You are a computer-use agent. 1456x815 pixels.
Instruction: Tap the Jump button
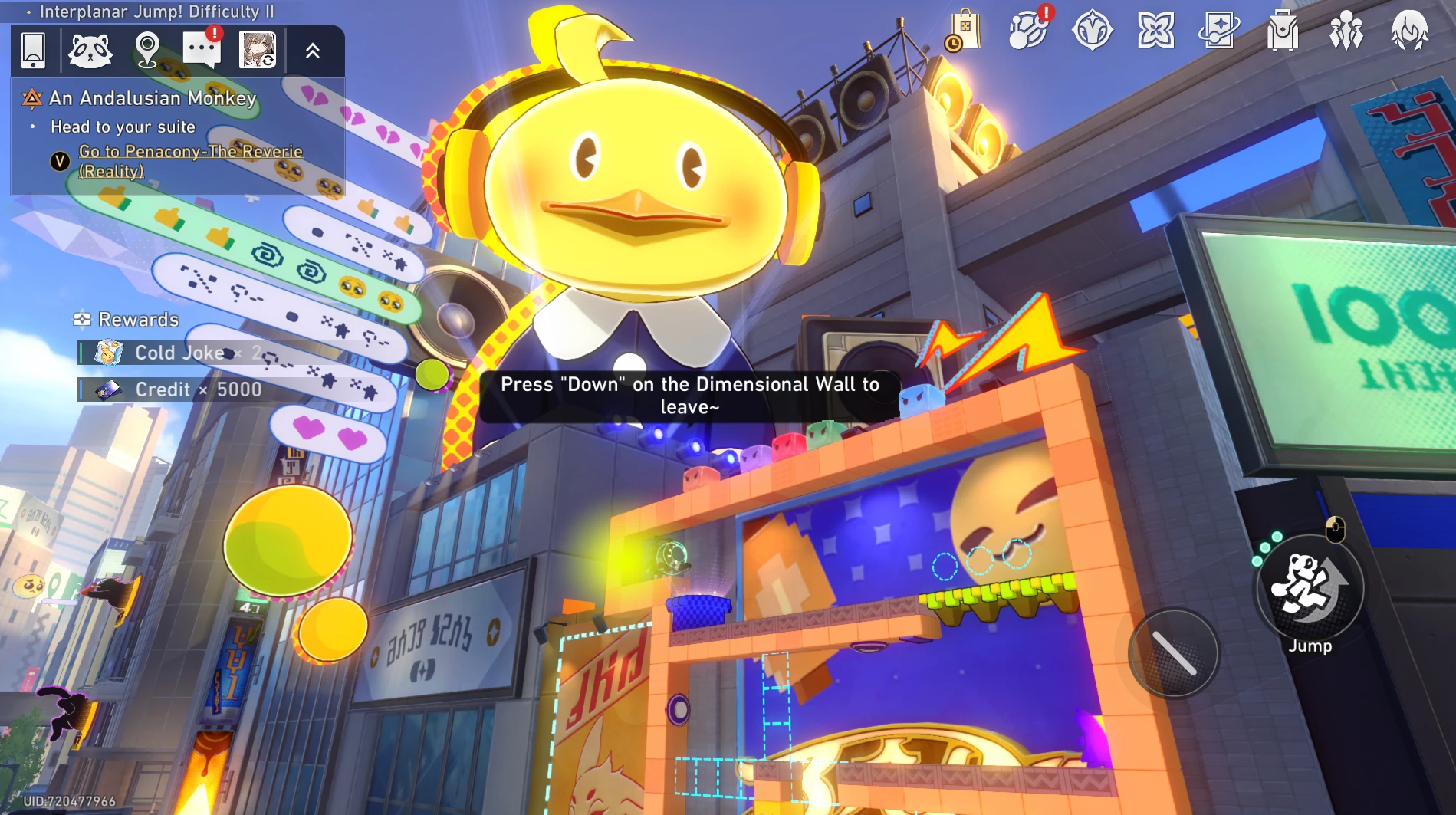tap(1310, 588)
